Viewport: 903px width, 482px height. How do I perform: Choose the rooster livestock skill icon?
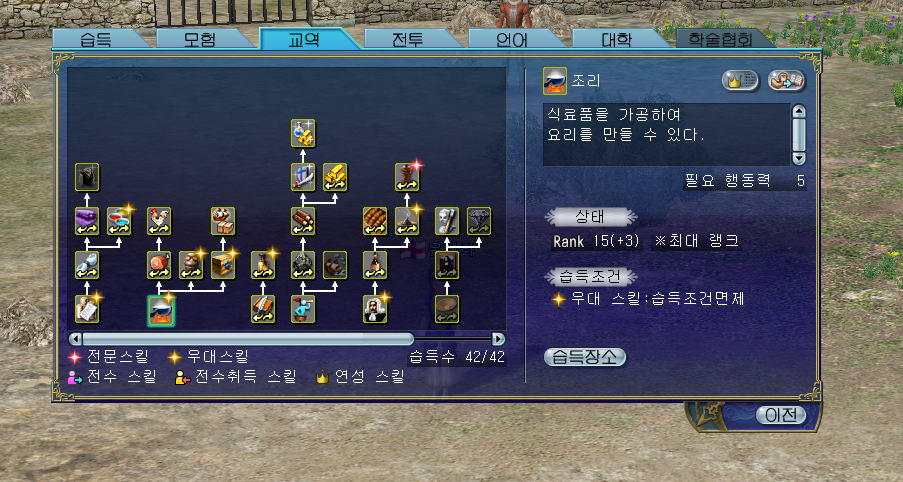(159, 220)
